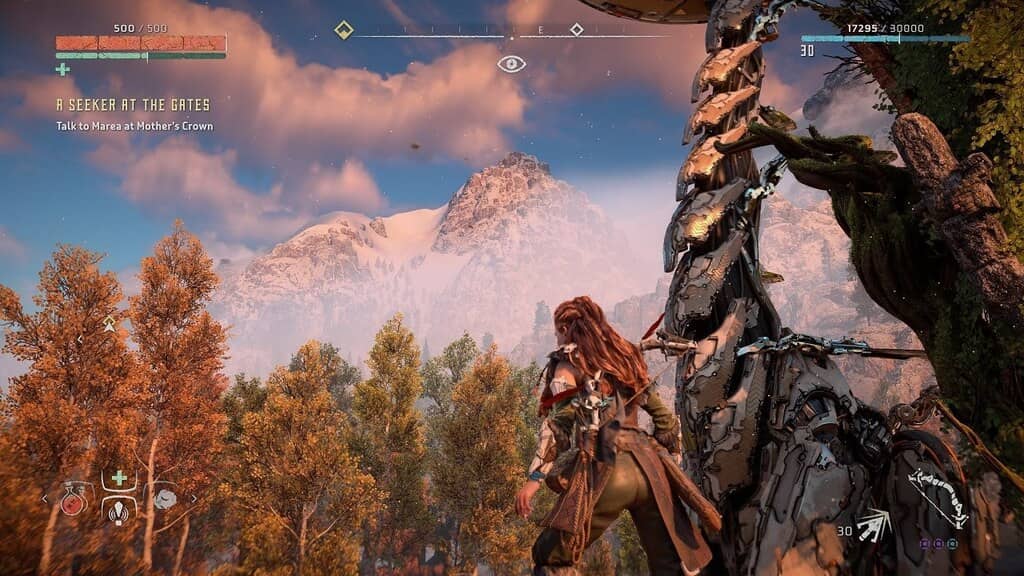This screenshot has height=576, width=1024.
Task: Select the arrow ammo type icon
Action: pos(874,526)
